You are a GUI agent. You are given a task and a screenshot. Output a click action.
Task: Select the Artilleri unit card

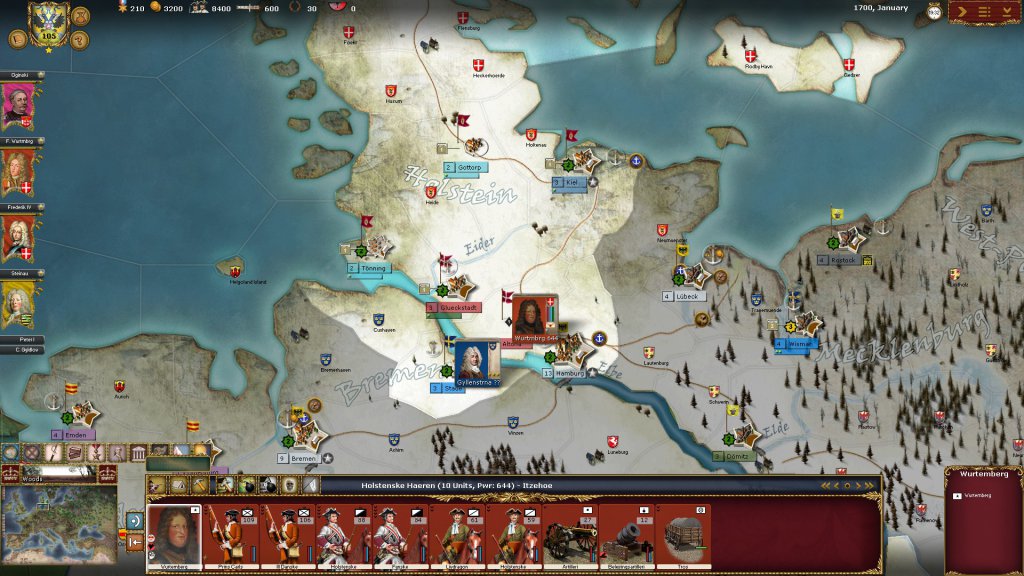[569, 536]
